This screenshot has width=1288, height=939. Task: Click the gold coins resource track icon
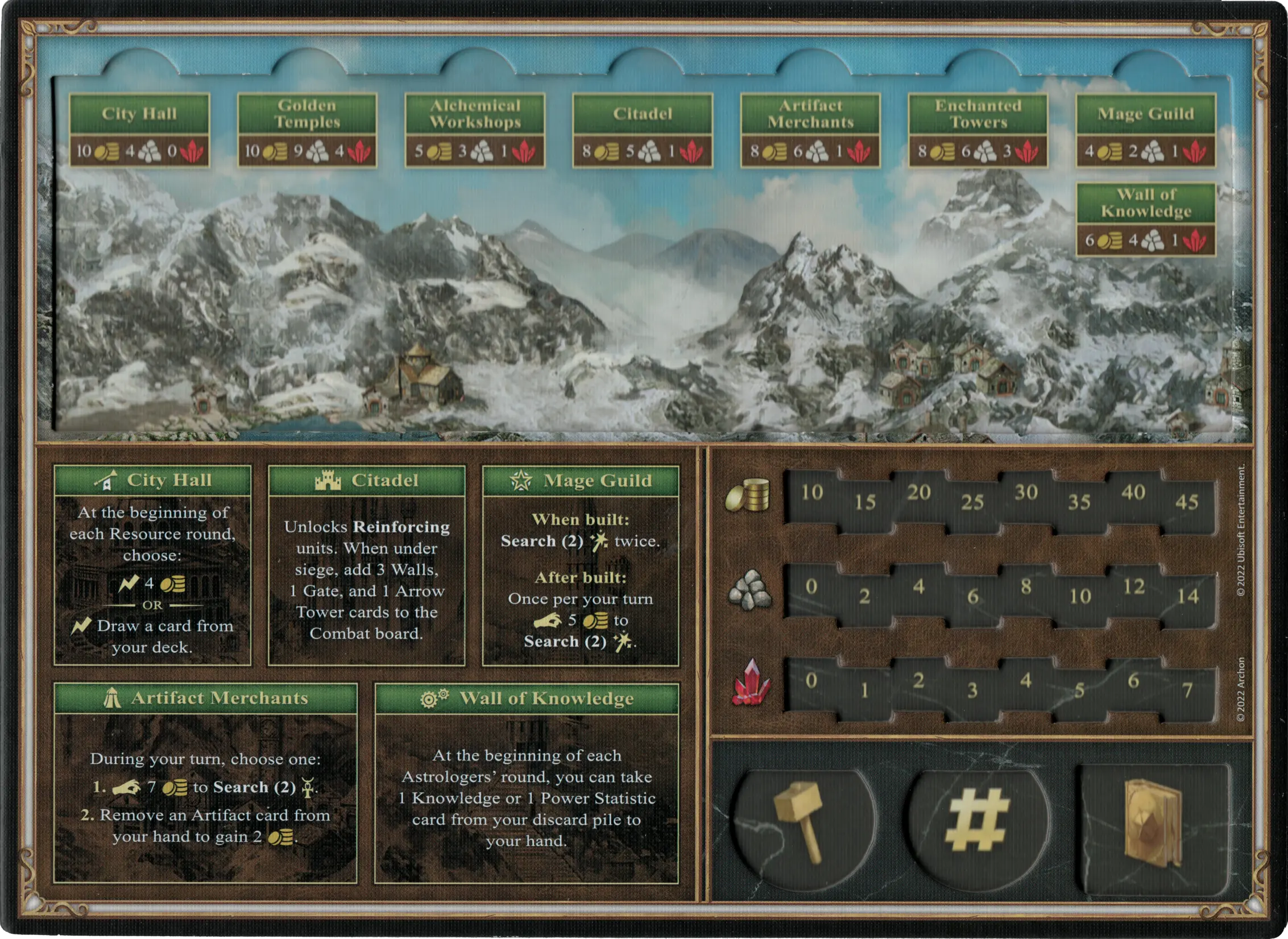click(748, 494)
